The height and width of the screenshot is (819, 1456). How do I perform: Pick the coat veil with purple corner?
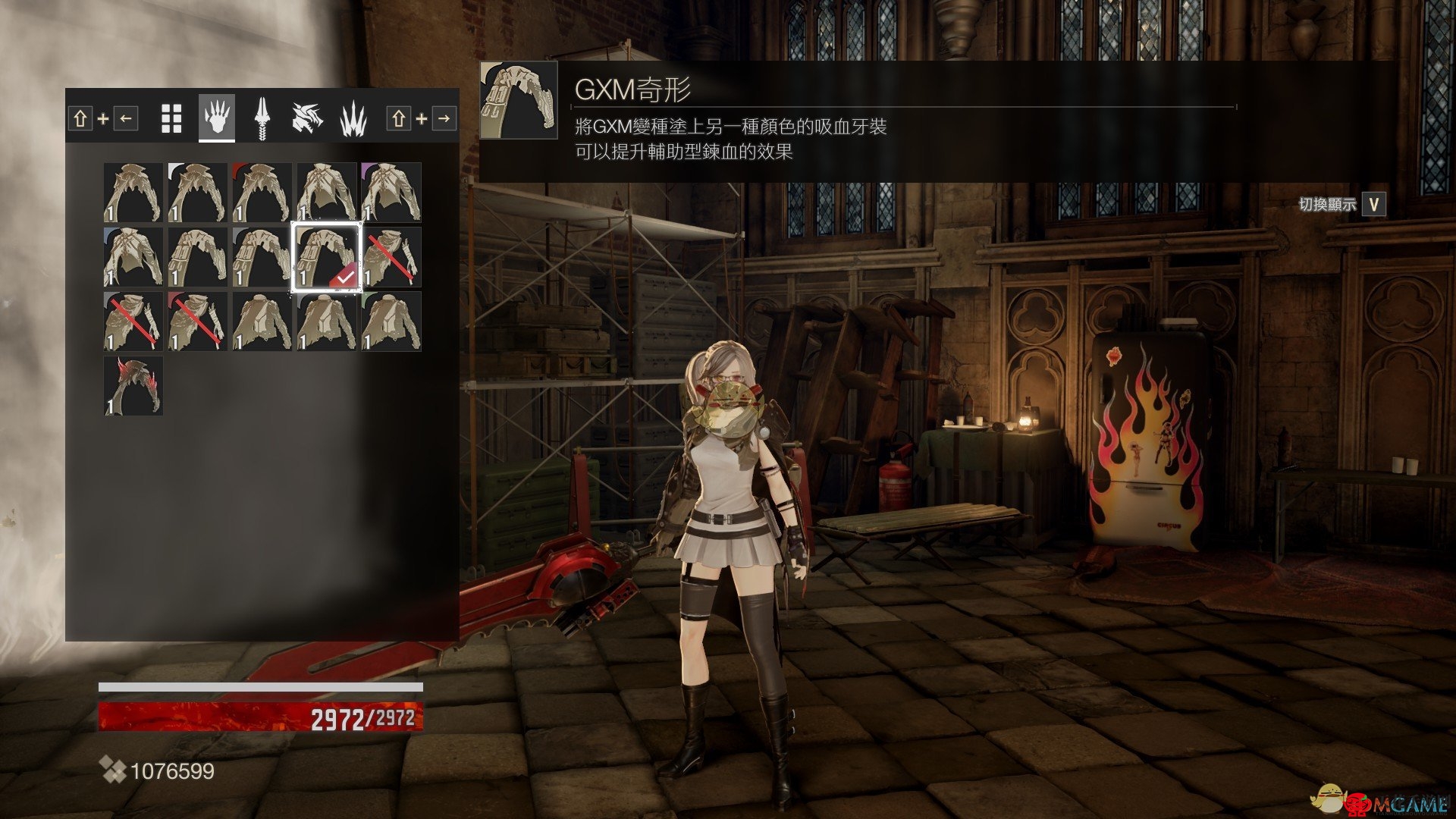coord(391,193)
